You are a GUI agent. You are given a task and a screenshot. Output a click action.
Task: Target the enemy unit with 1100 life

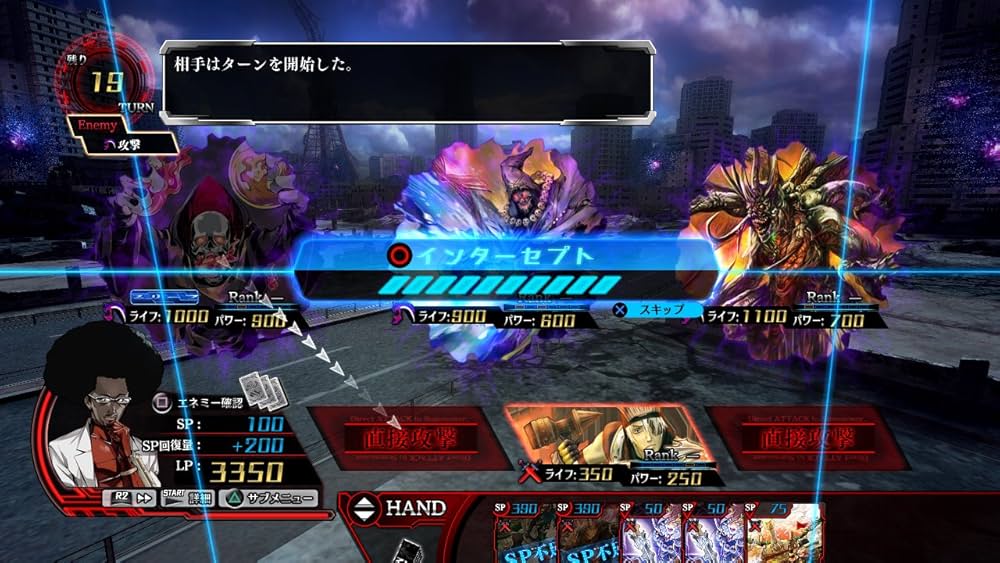[790, 230]
